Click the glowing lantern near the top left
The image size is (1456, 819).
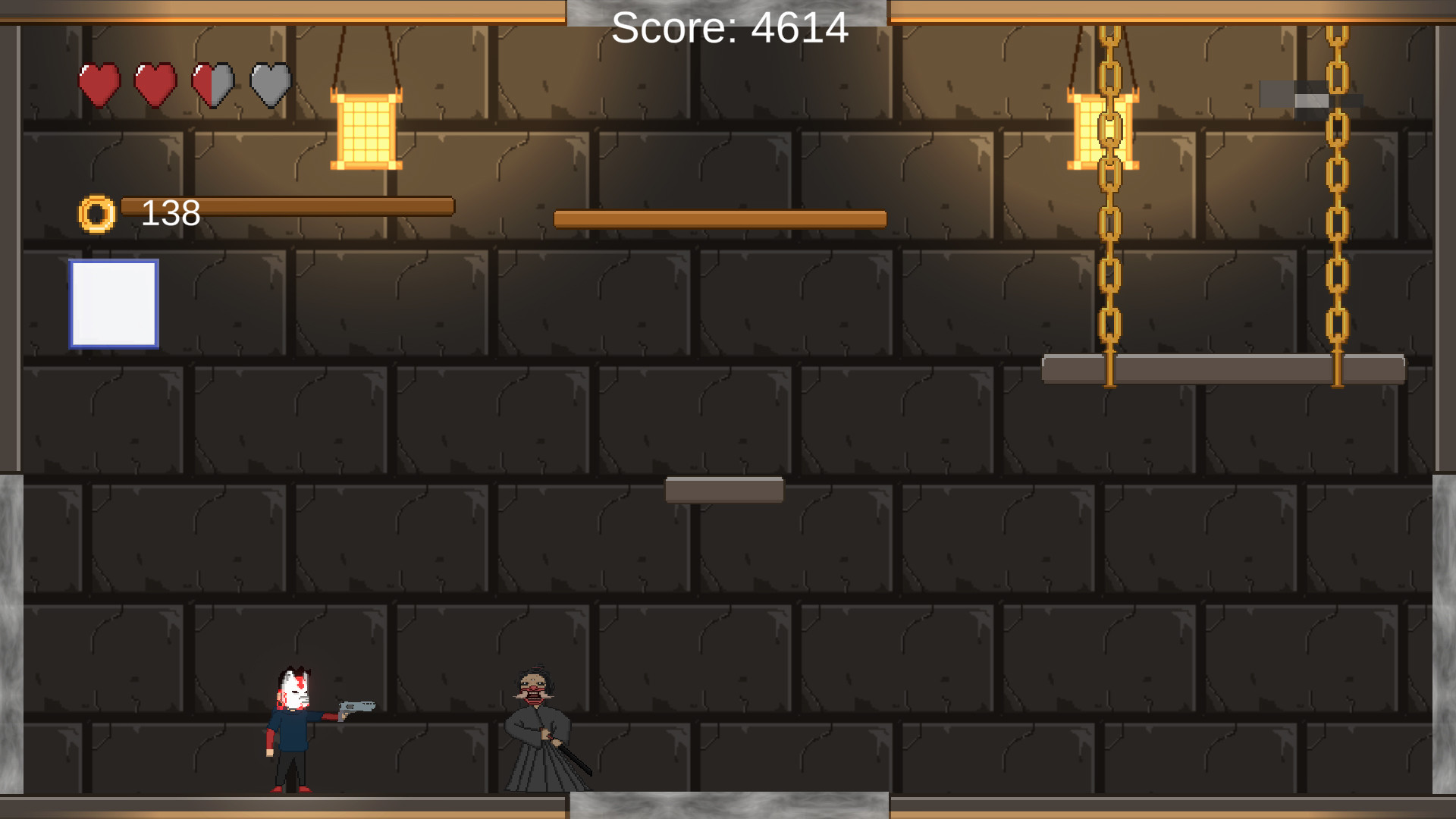[368, 129]
